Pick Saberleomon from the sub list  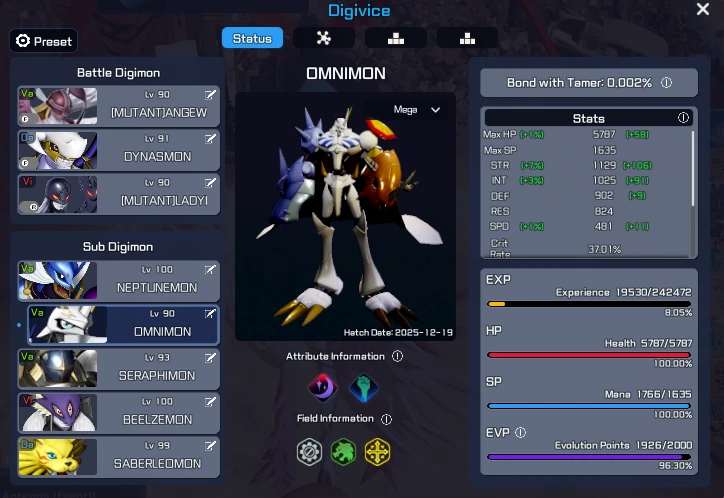pyautogui.click(x=118, y=457)
